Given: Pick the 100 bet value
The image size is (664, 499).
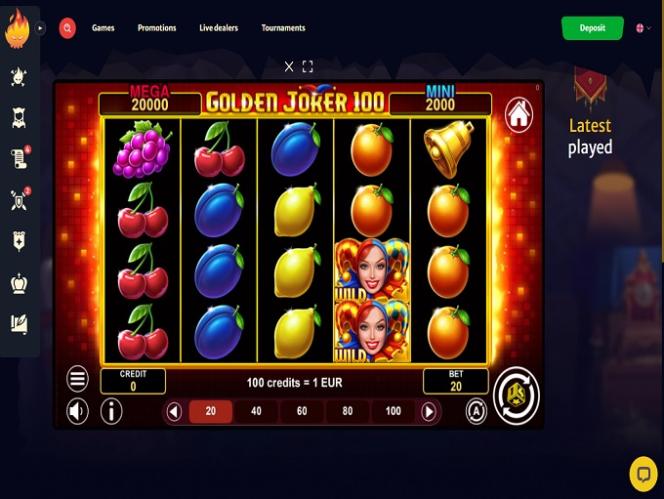Looking at the screenshot, I should point(393,411).
